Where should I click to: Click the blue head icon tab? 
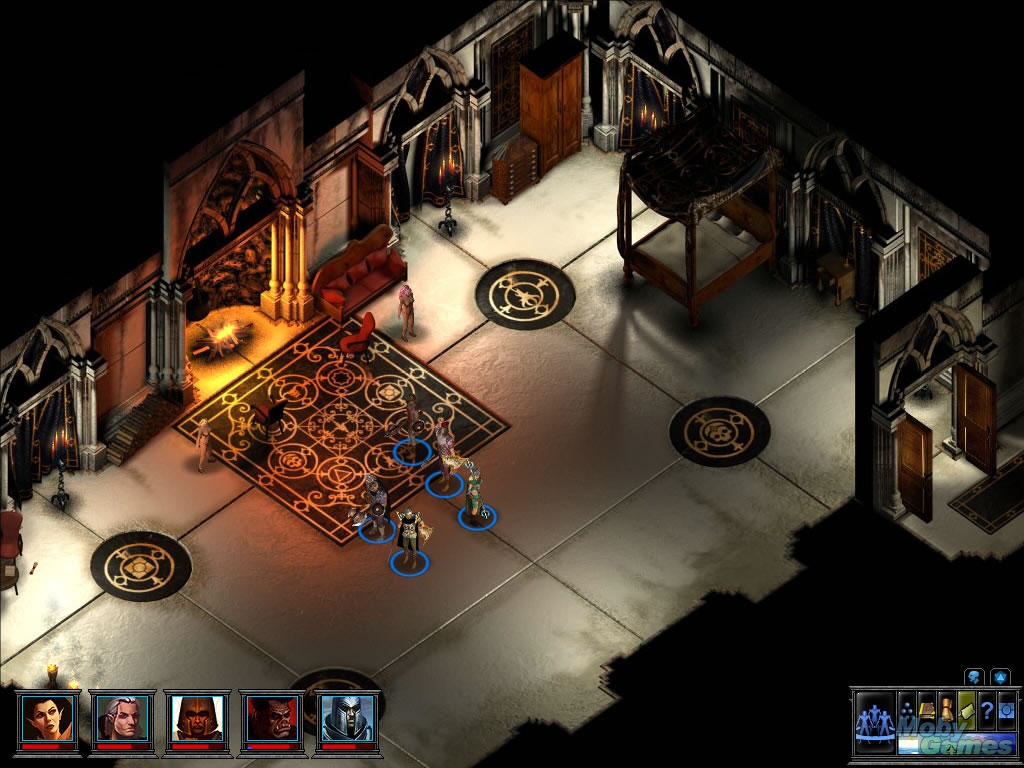973,677
